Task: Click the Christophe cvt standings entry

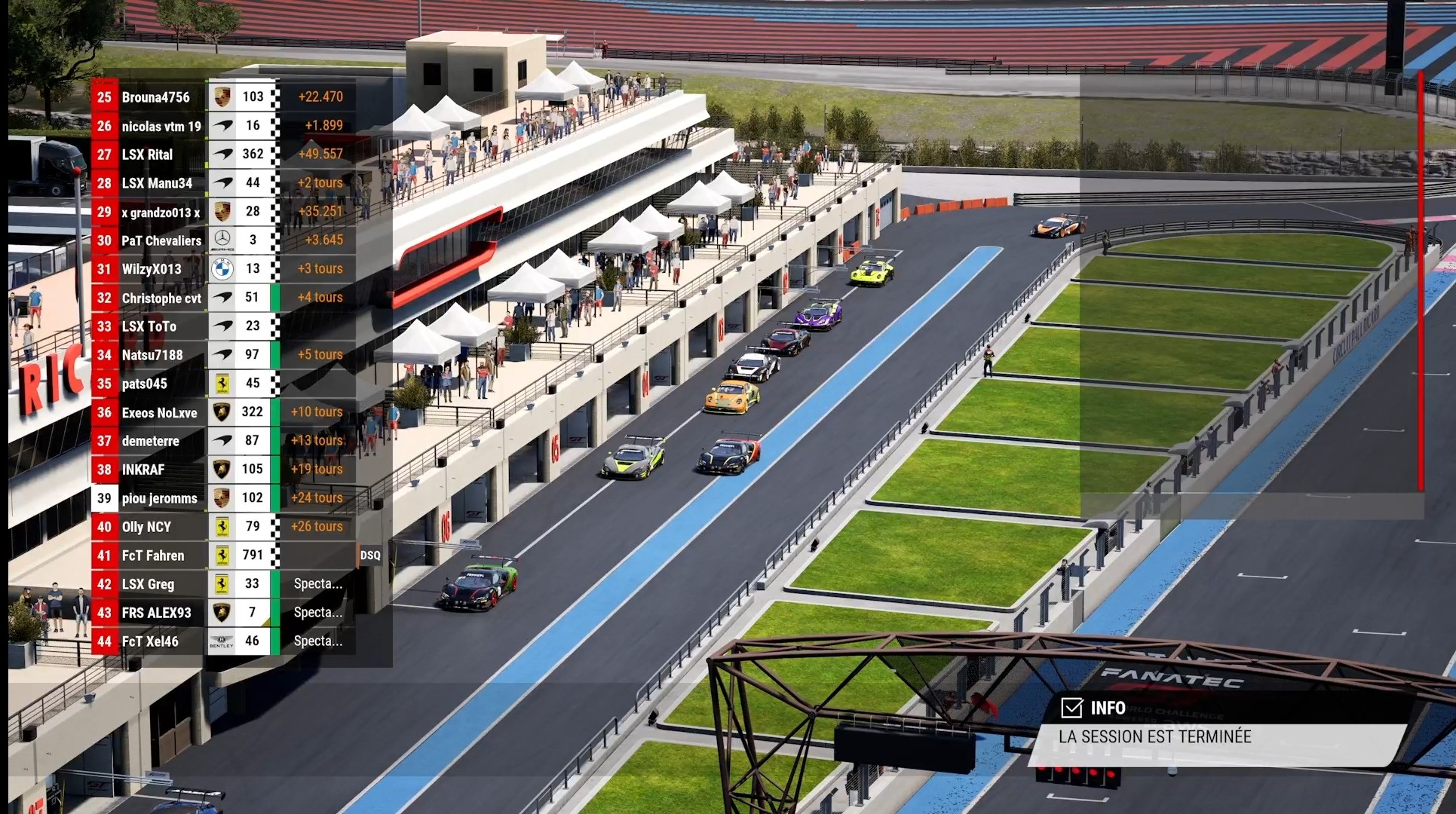Action: click(161, 298)
